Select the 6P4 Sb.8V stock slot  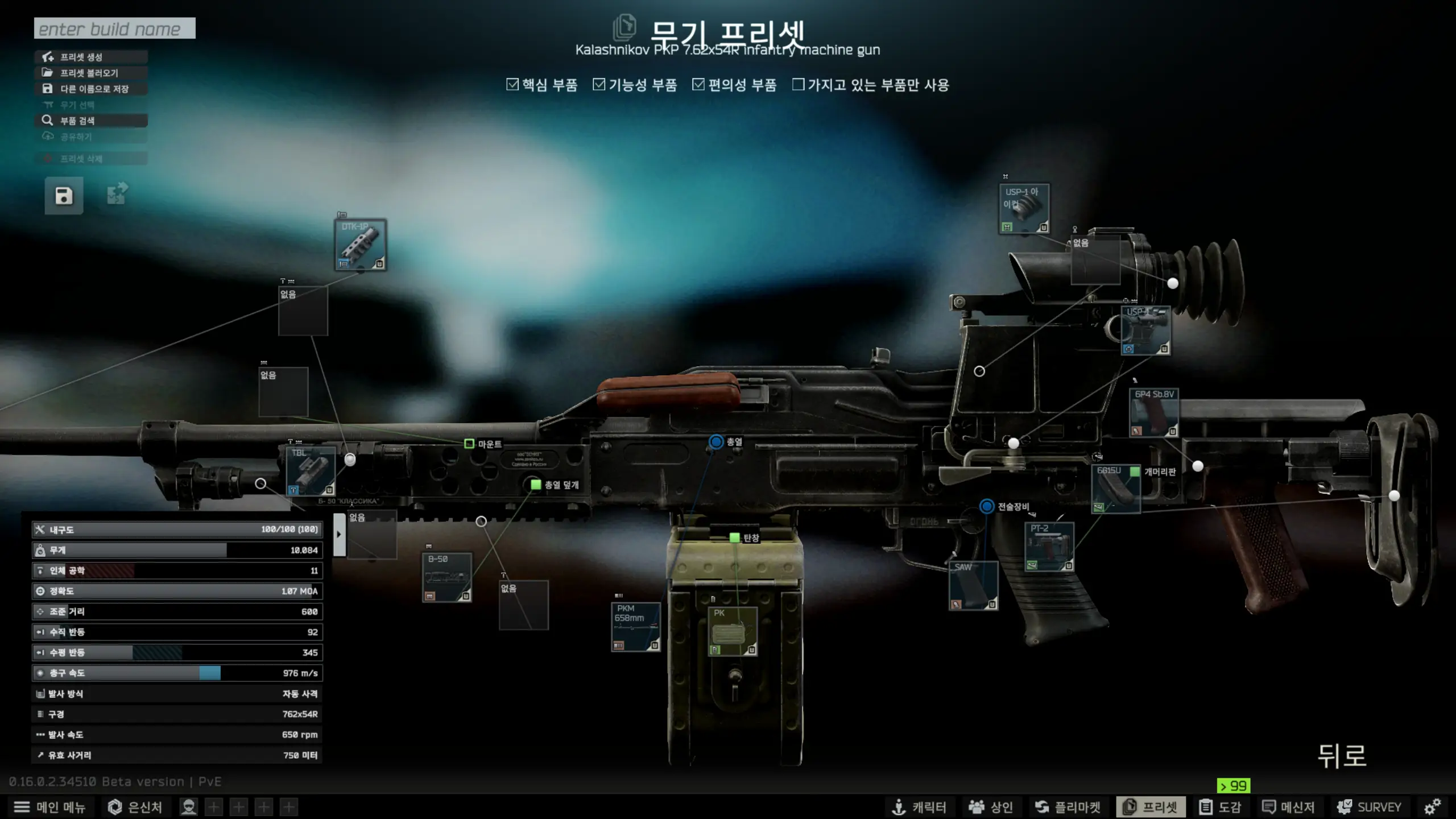pyautogui.click(x=1153, y=413)
